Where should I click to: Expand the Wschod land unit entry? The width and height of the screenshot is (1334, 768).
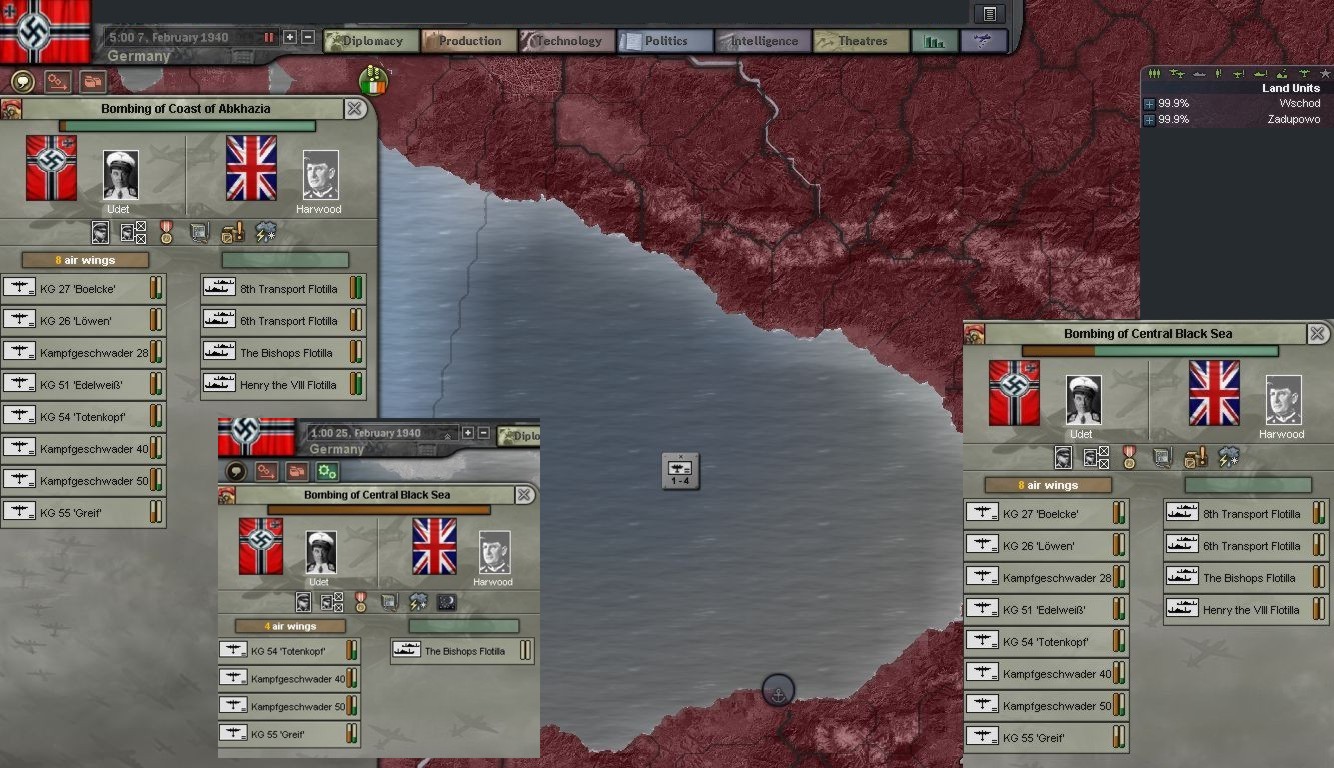pos(1149,104)
